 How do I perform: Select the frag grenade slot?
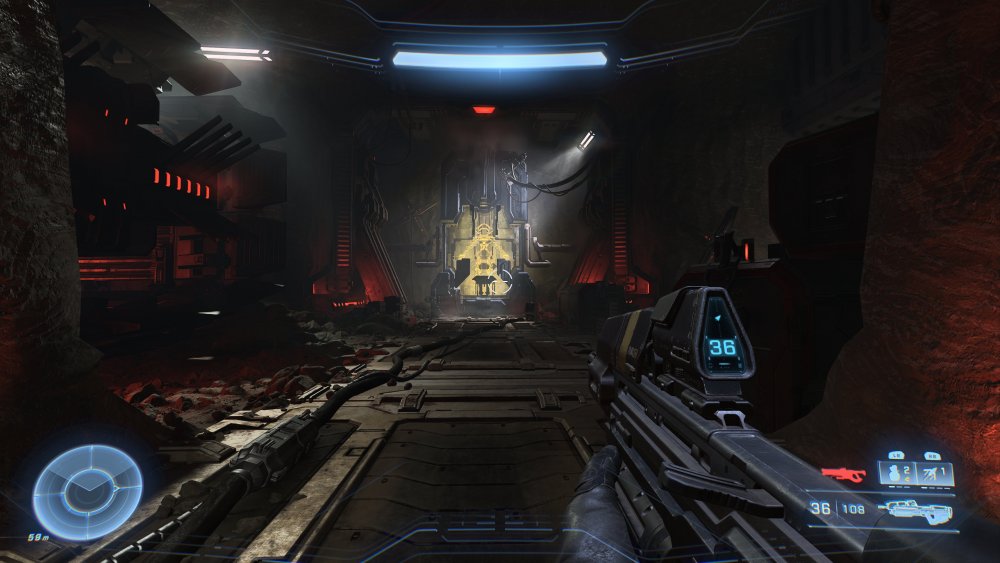[x=897, y=473]
